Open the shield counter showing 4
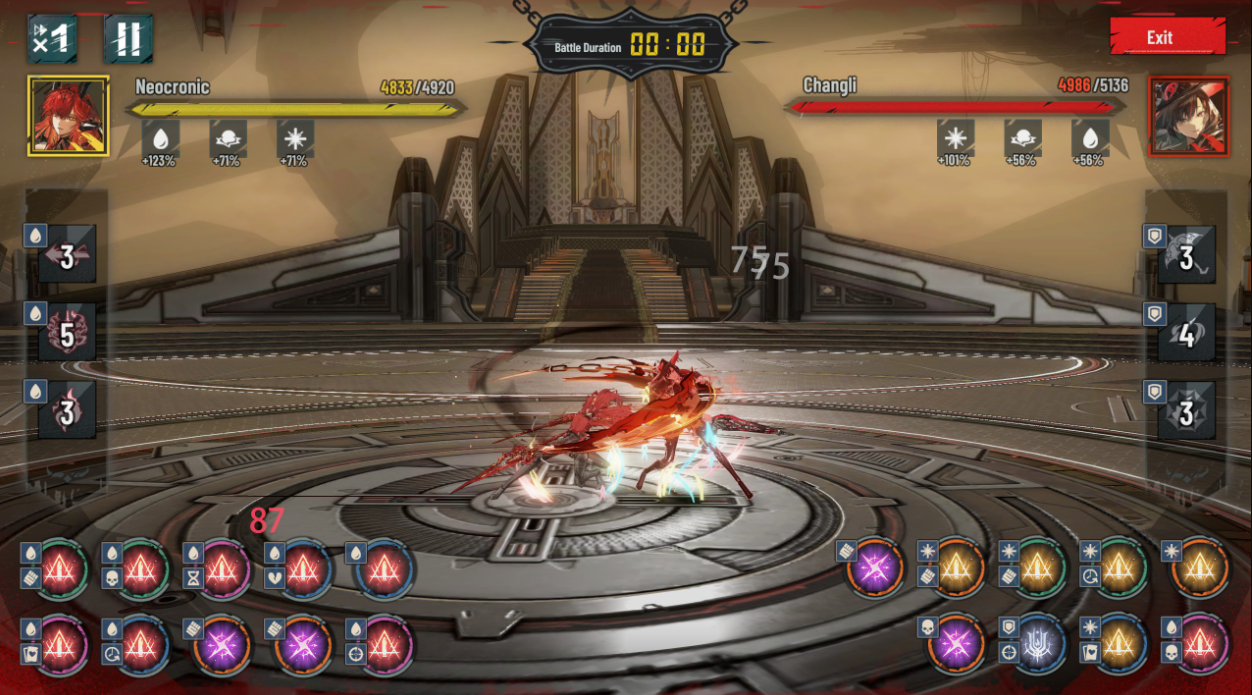The width and height of the screenshot is (1252, 695). tap(1186, 334)
